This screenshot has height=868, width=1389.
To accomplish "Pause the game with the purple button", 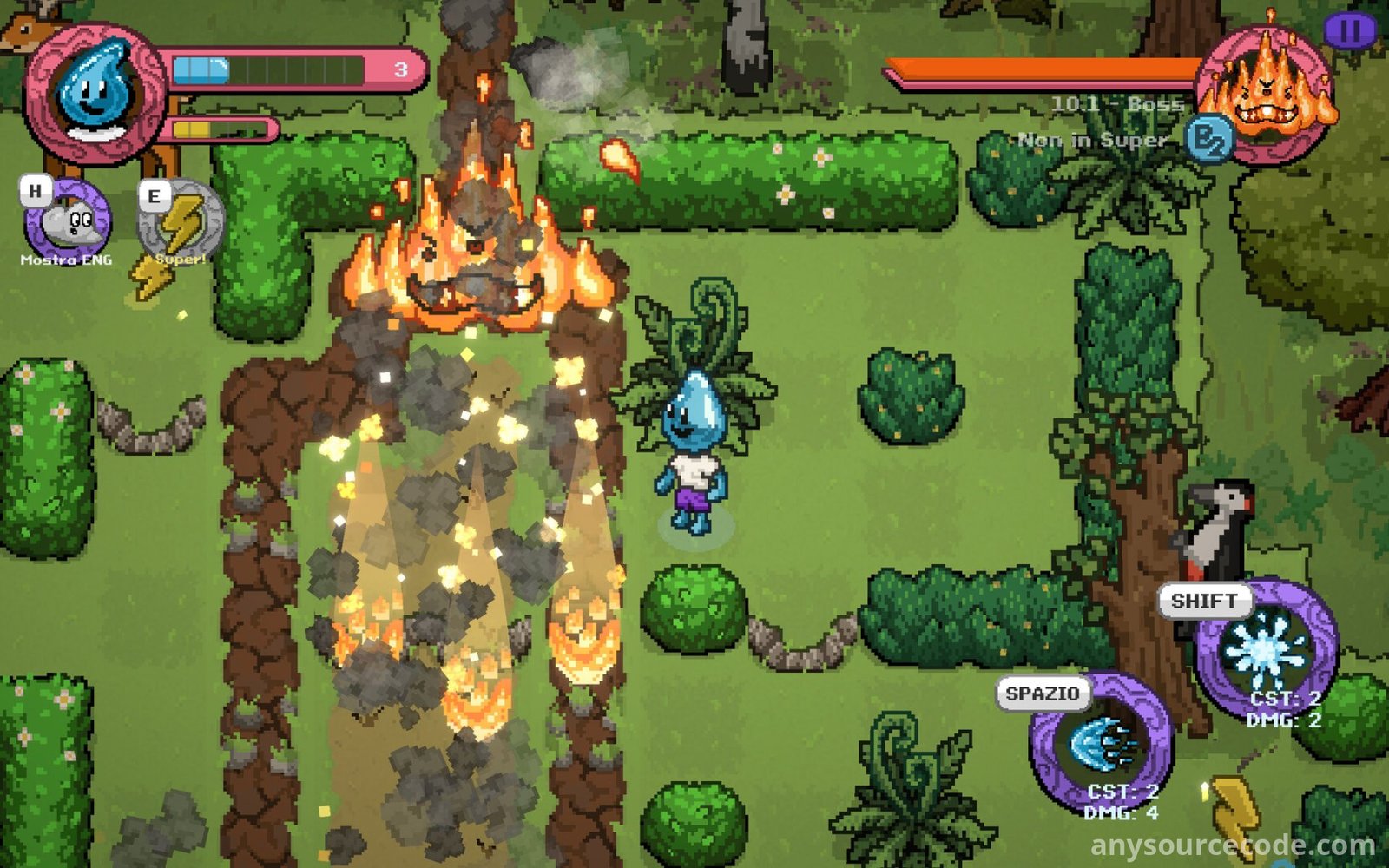I will 1349,31.
